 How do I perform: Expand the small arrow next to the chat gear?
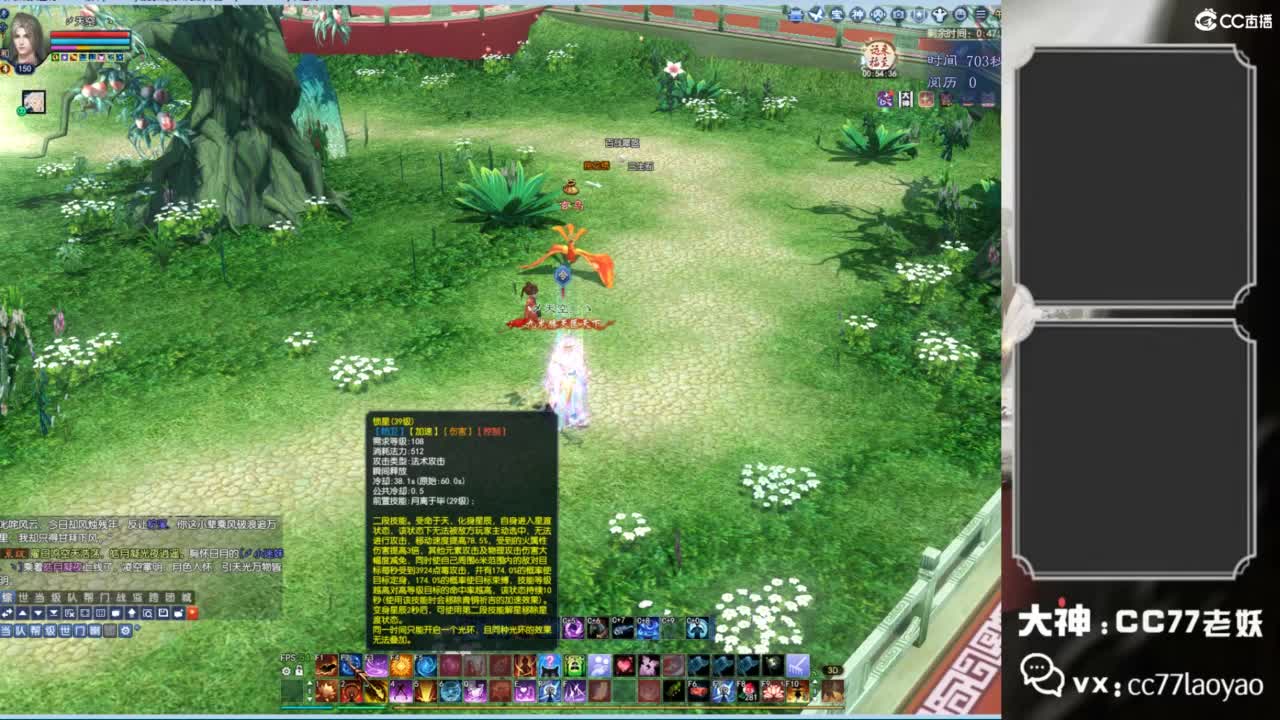tap(137, 629)
